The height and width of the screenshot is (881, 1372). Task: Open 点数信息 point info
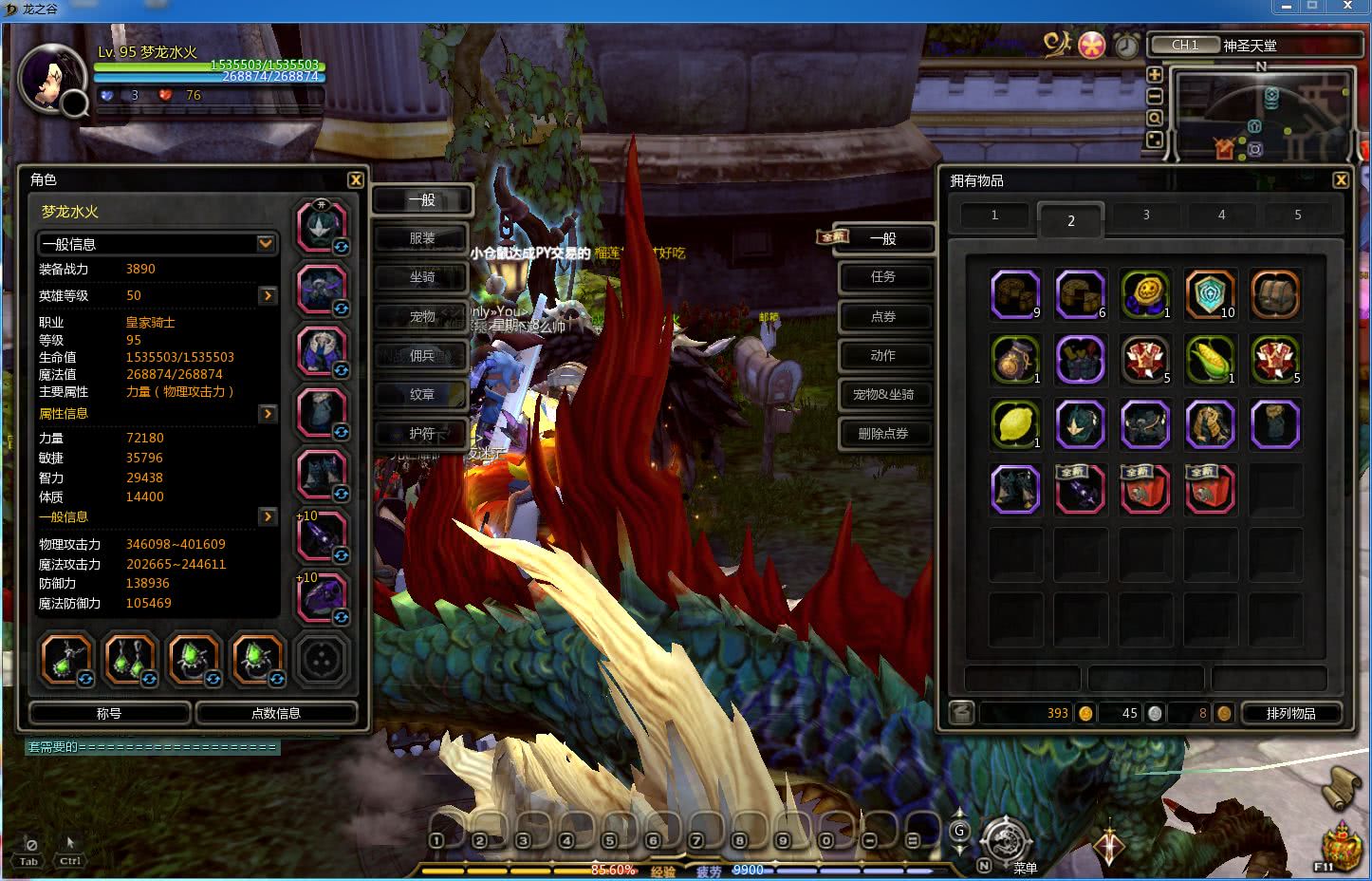pyautogui.click(x=276, y=713)
